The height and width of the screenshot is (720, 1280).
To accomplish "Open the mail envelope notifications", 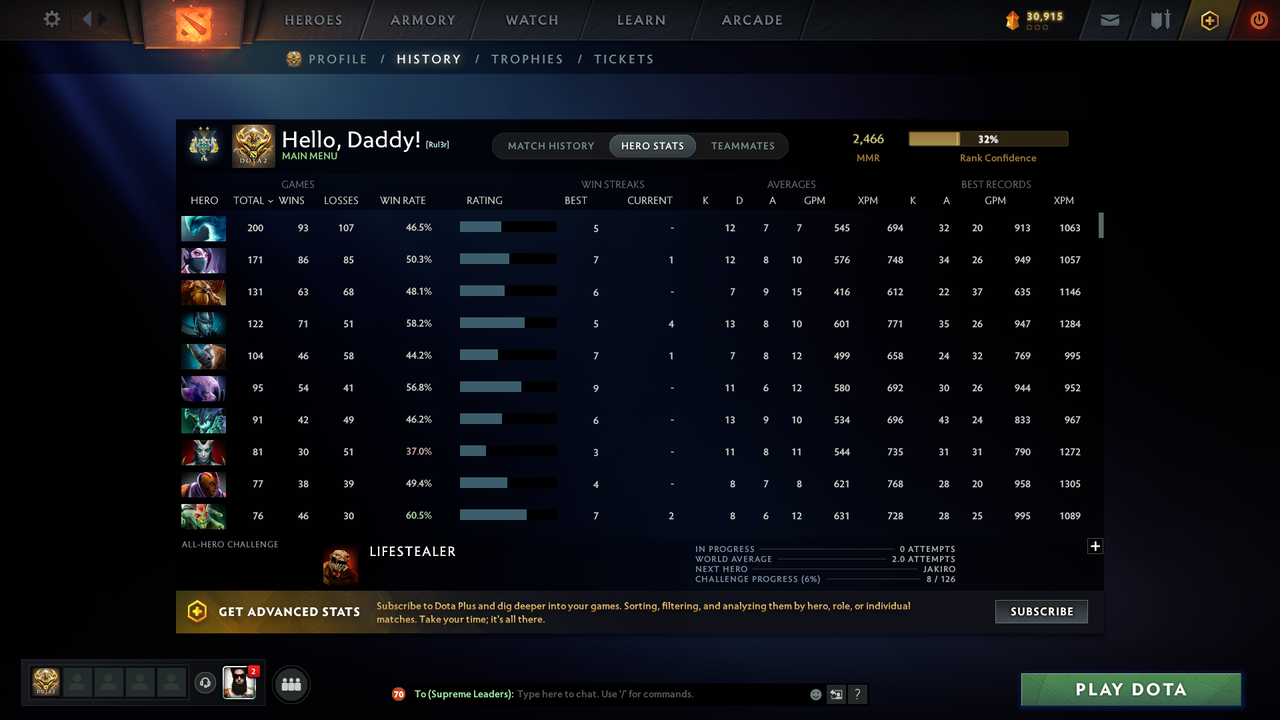I will (1109, 20).
